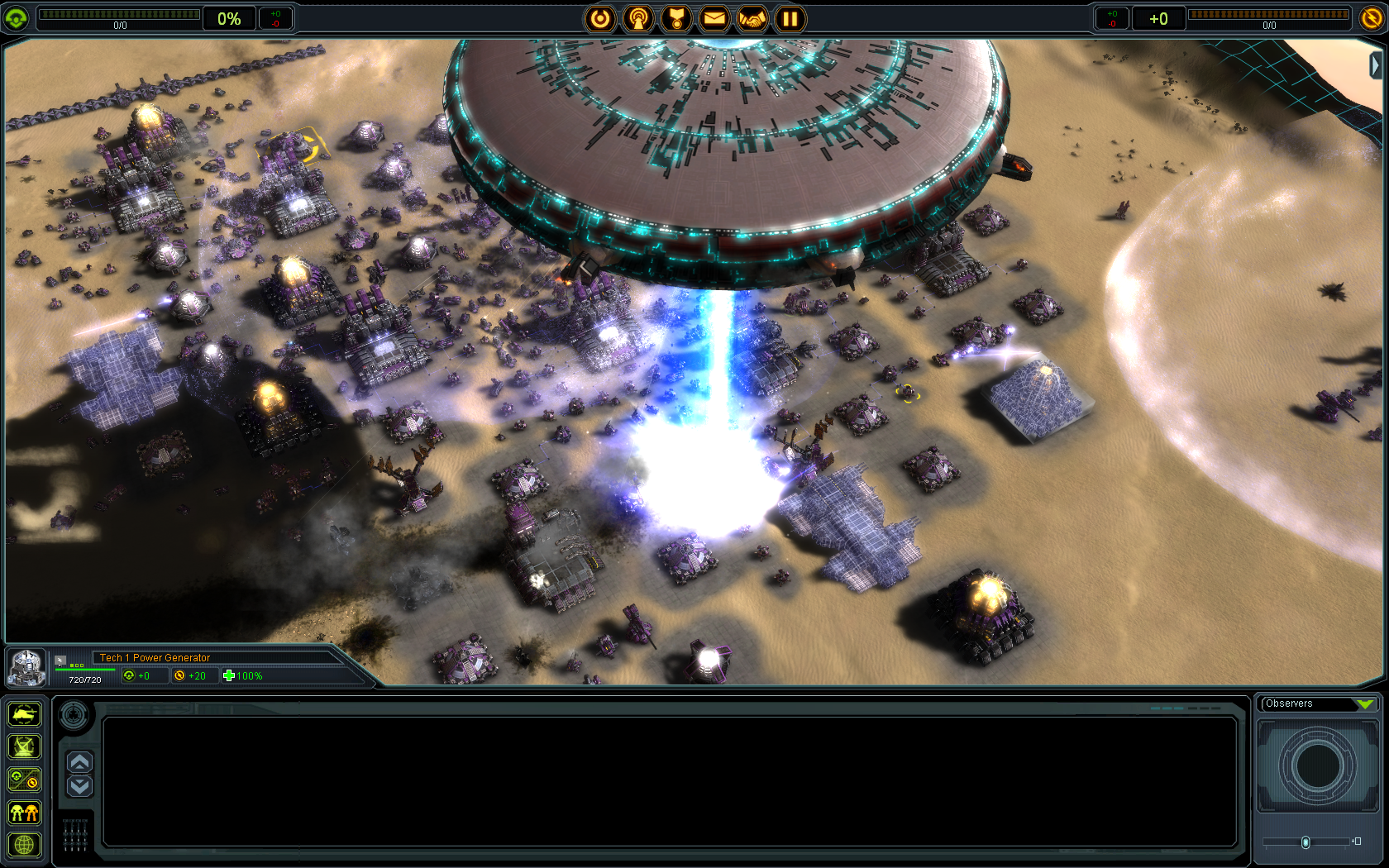Open the envelope chat messages button

click(x=714, y=18)
